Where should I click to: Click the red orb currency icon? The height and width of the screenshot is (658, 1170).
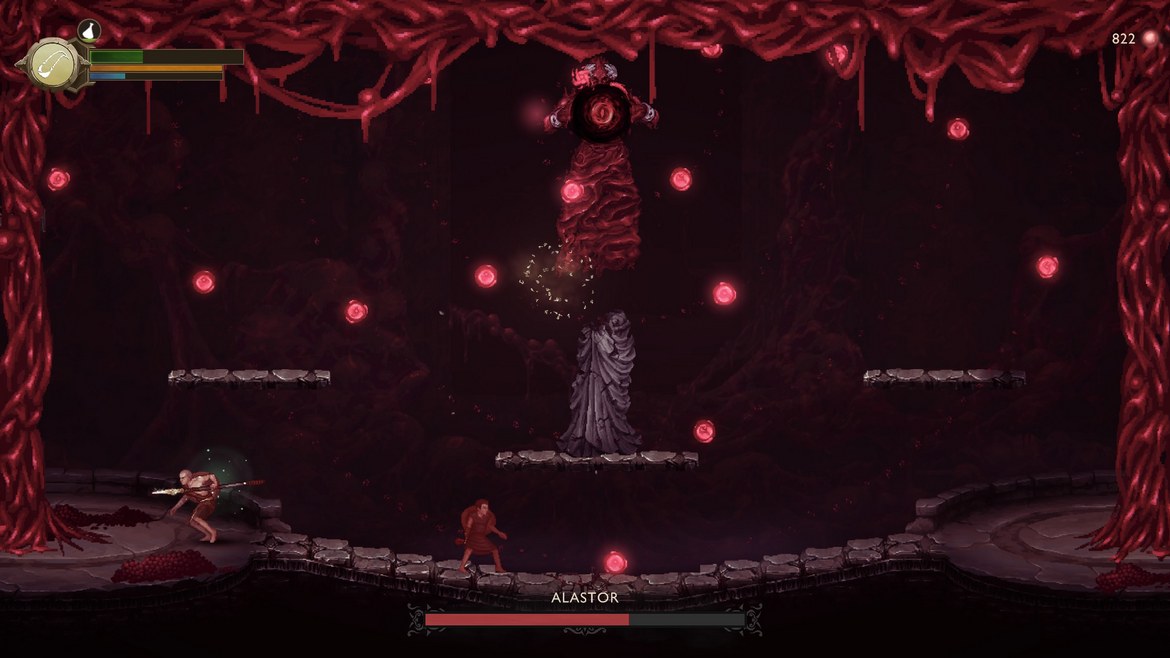(x=1149, y=39)
